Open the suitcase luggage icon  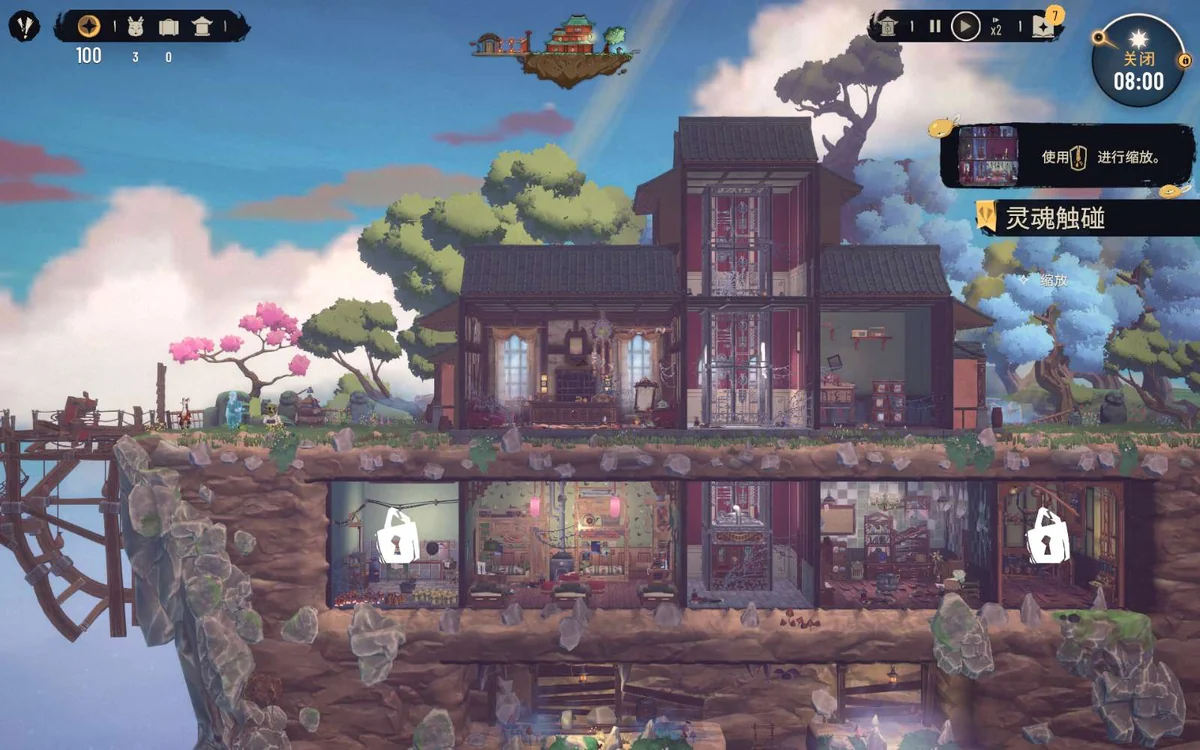[x=168, y=27]
